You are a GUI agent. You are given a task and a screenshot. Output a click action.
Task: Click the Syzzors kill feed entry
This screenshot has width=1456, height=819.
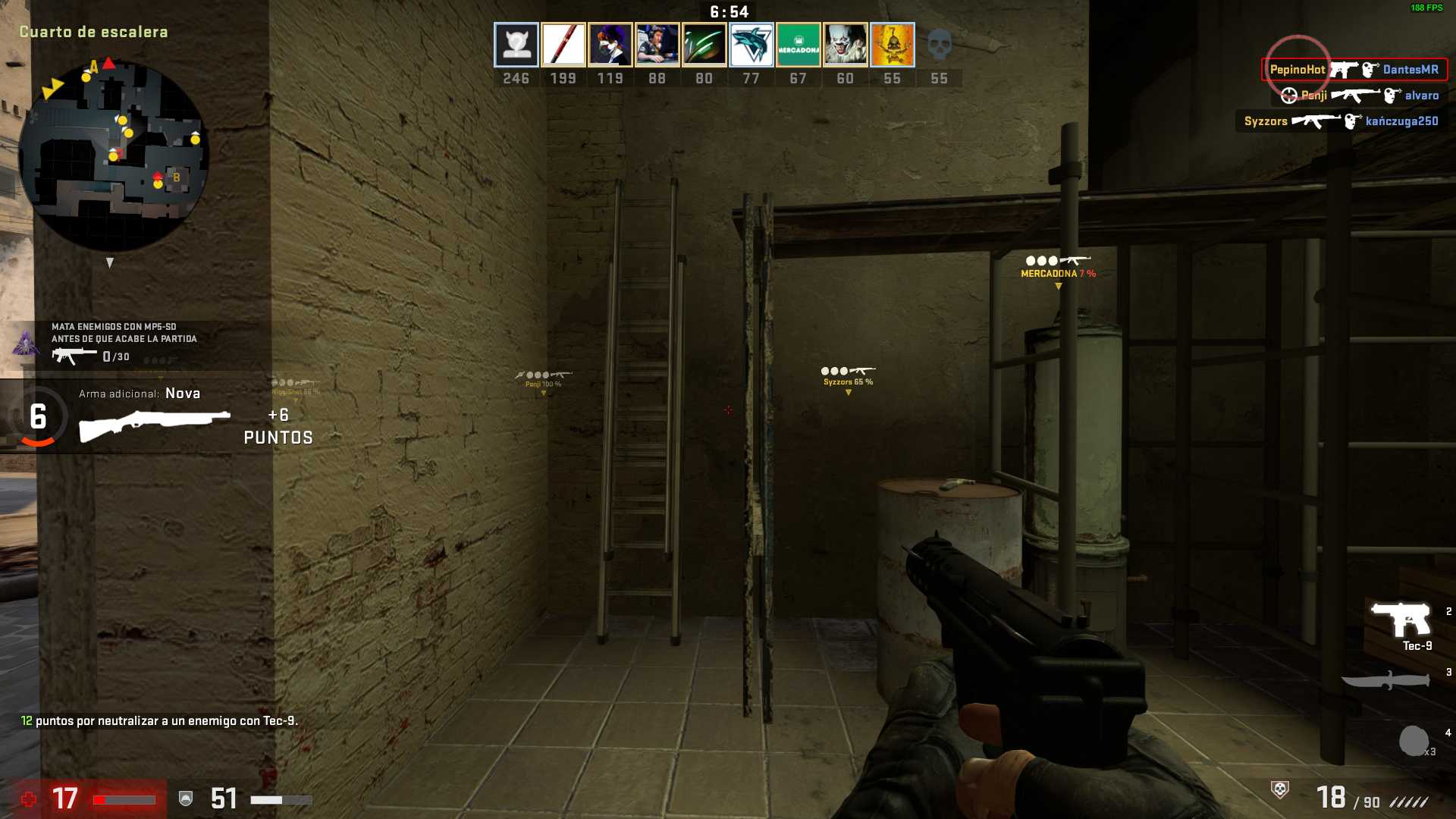1341,121
